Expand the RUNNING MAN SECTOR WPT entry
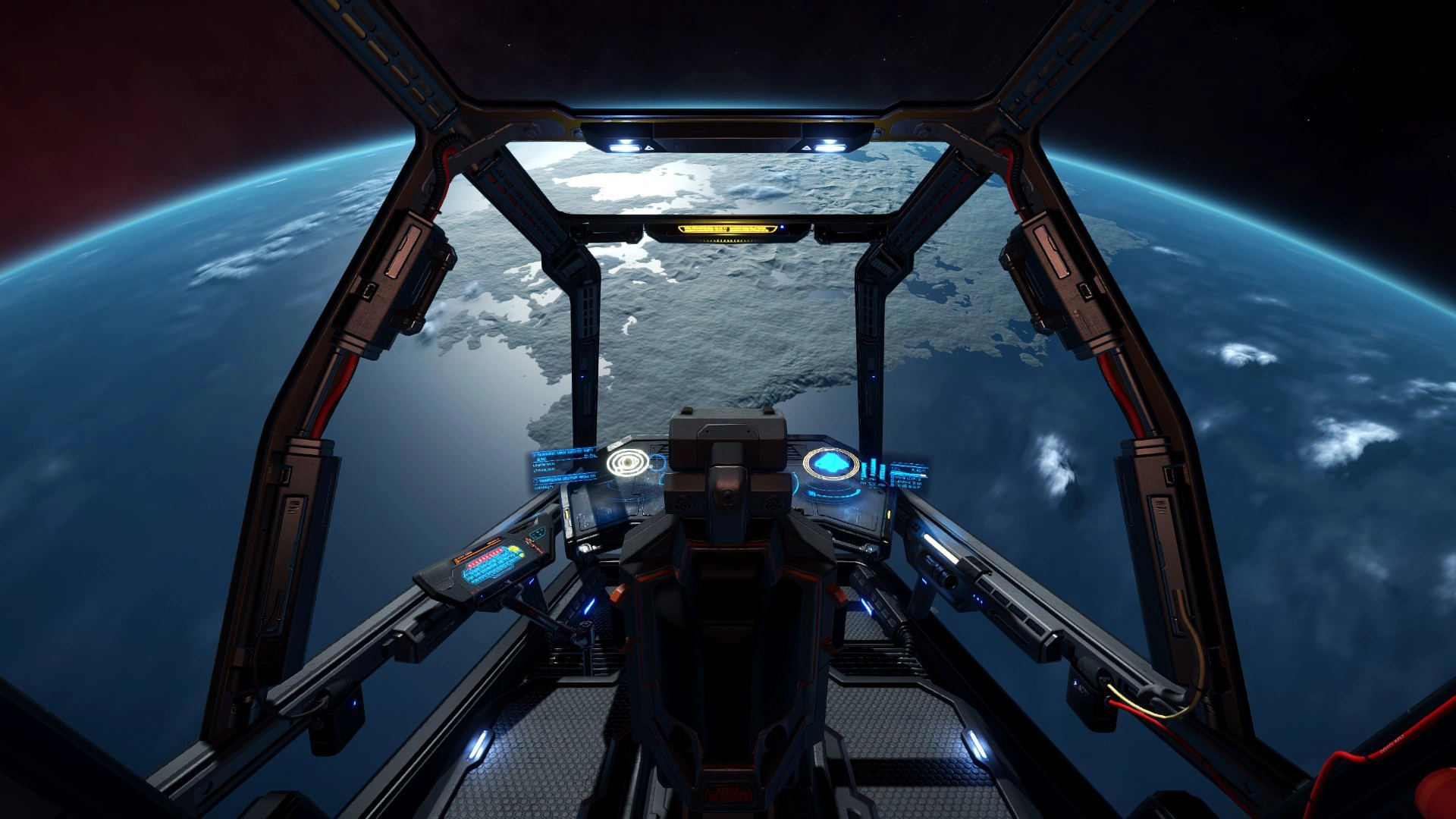The width and height of the screenshot is (1456, 819). (x=561, y=452)
